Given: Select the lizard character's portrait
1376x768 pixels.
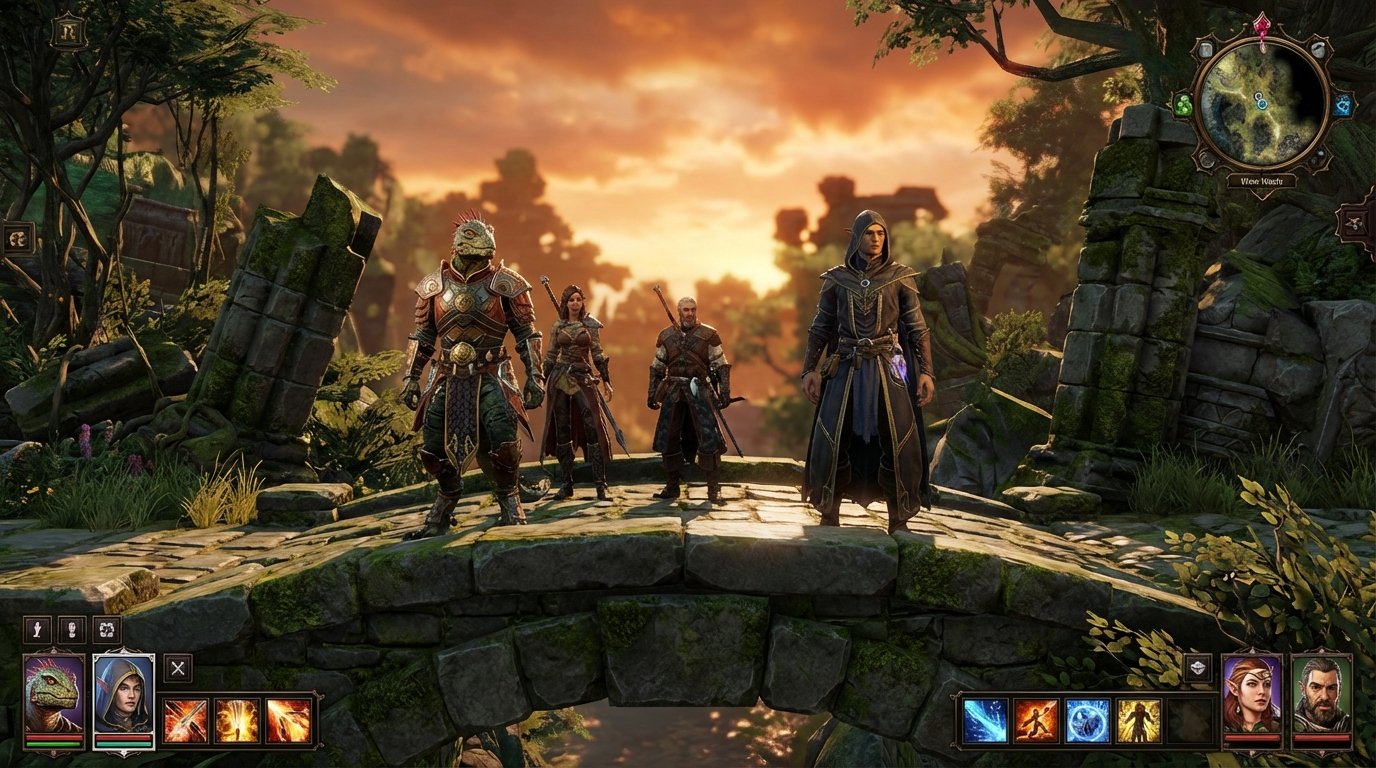Looking at the screenshot, I should click(x=52, y=692).
